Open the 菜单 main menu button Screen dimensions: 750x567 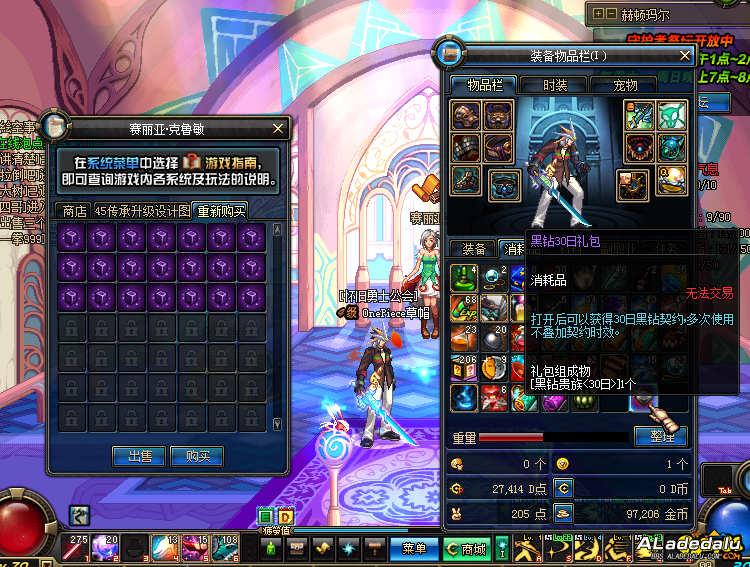pos(414,548)
